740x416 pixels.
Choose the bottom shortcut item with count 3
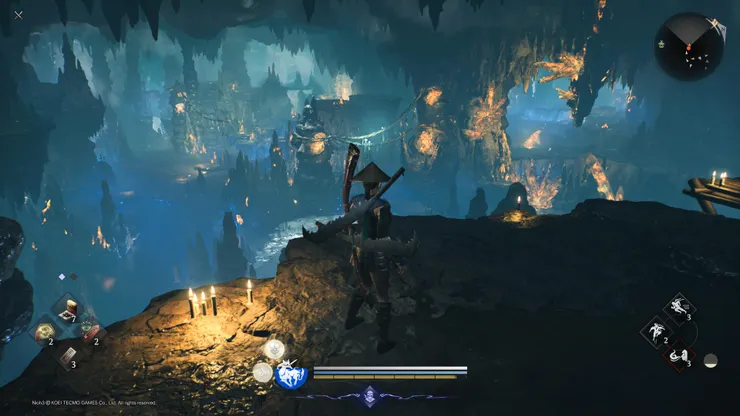tap(66, 356)
